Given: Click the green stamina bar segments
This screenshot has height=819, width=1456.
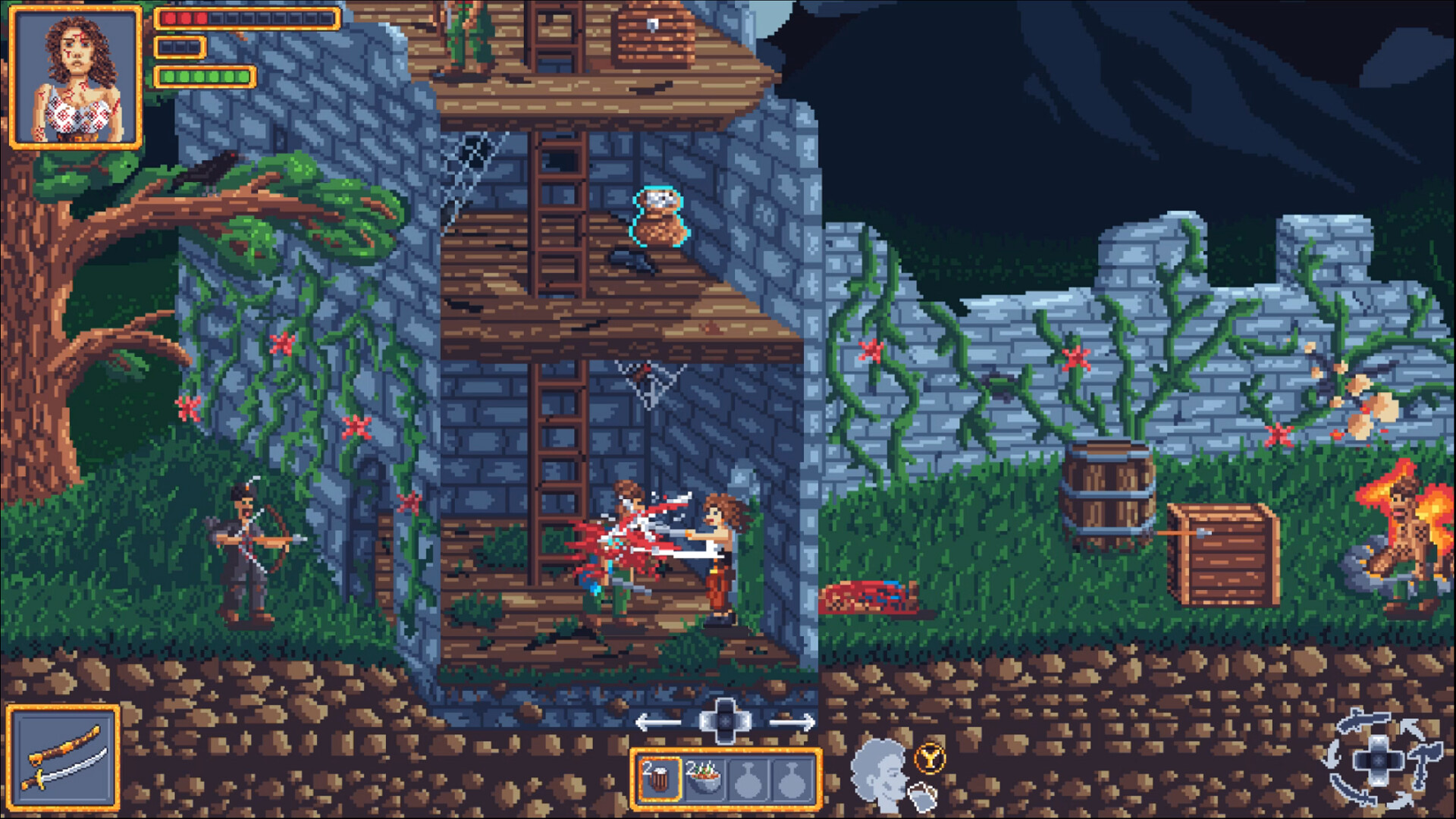Looking at the screenshot, I should click(x=203, y=76).
